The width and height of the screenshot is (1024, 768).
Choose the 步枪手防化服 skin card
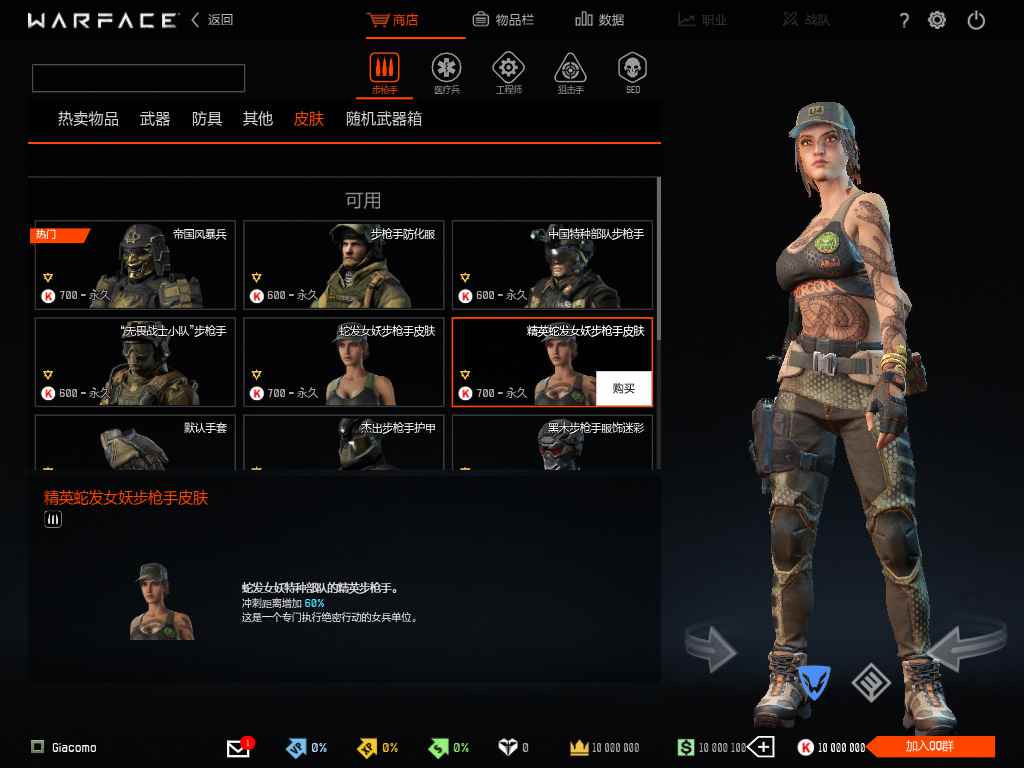(x=343, y=265)
